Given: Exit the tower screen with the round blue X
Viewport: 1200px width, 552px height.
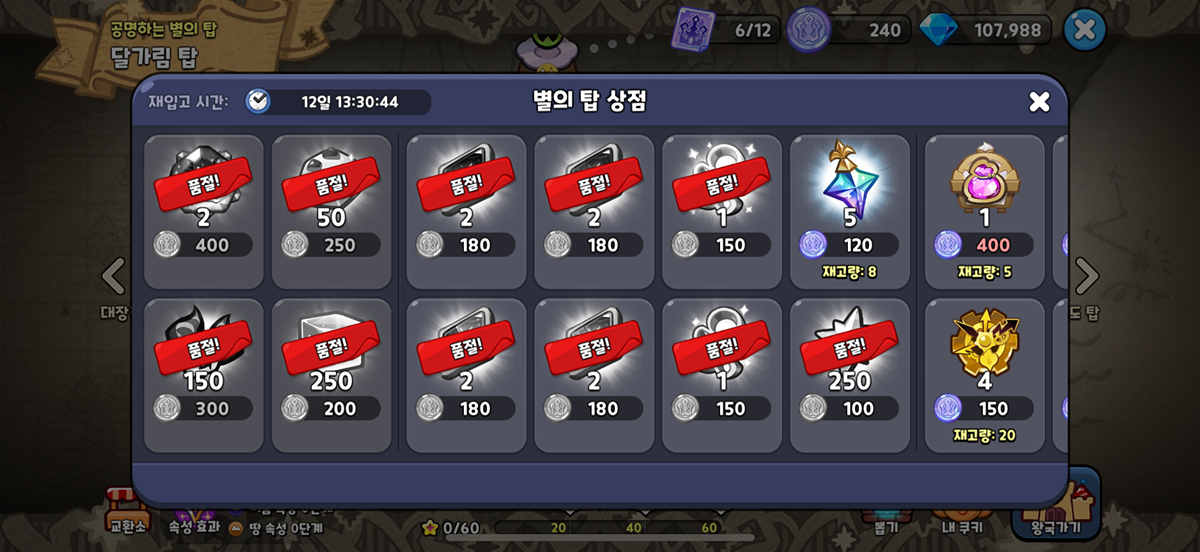Looking at the screenshot, I should pos(1084,30).
